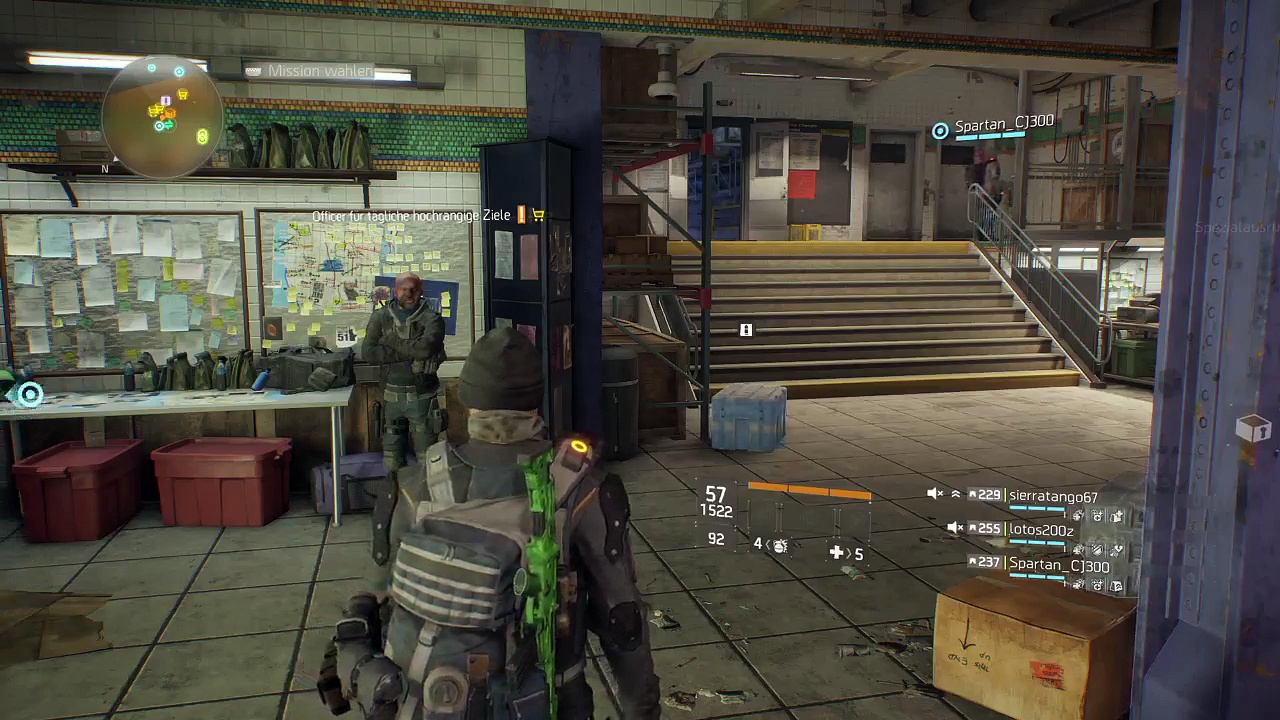Select sierratango67 in the group list

click(1053, 496)
